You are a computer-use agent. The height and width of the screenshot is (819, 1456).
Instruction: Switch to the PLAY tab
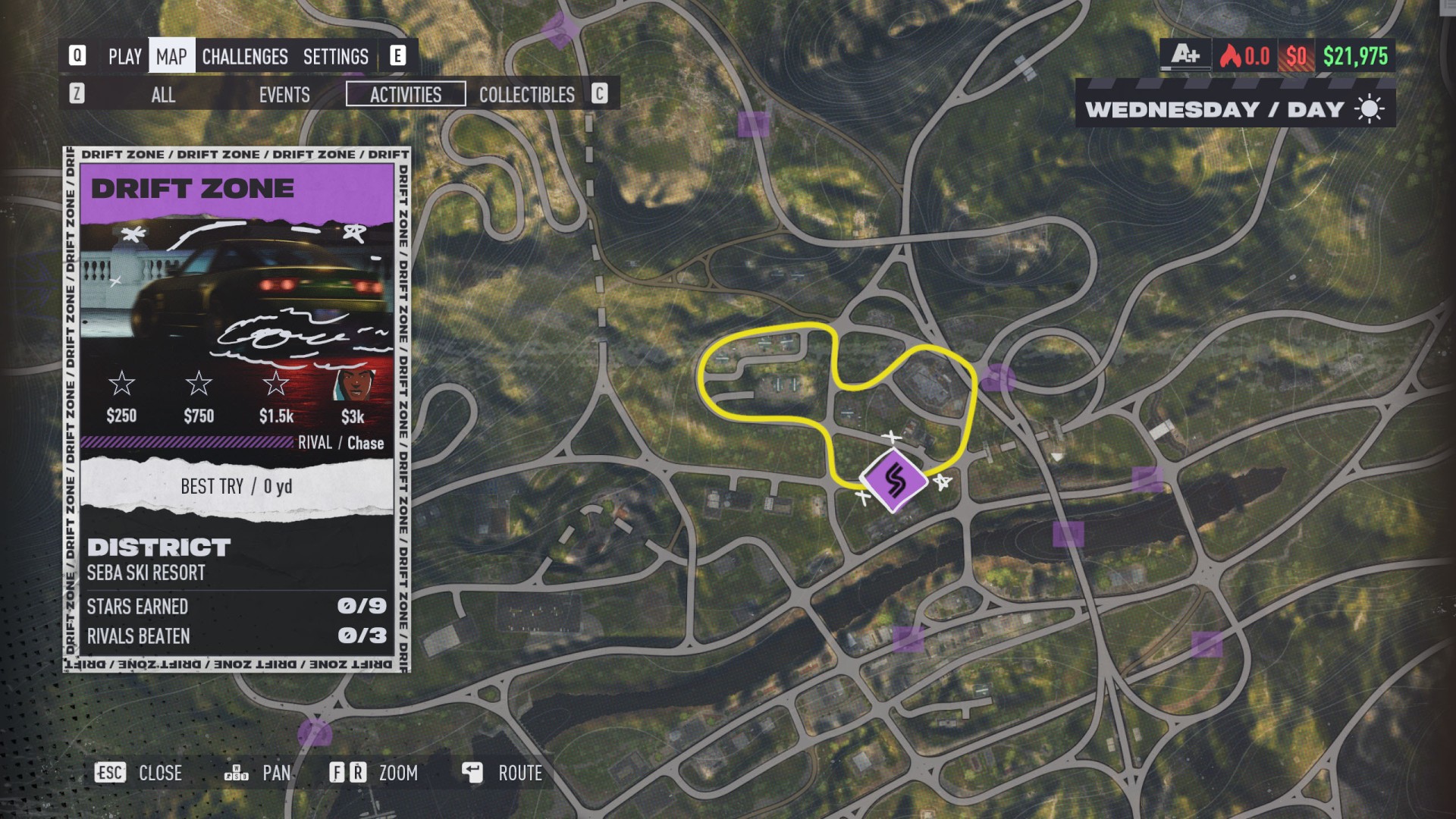(x=124, y=57)
